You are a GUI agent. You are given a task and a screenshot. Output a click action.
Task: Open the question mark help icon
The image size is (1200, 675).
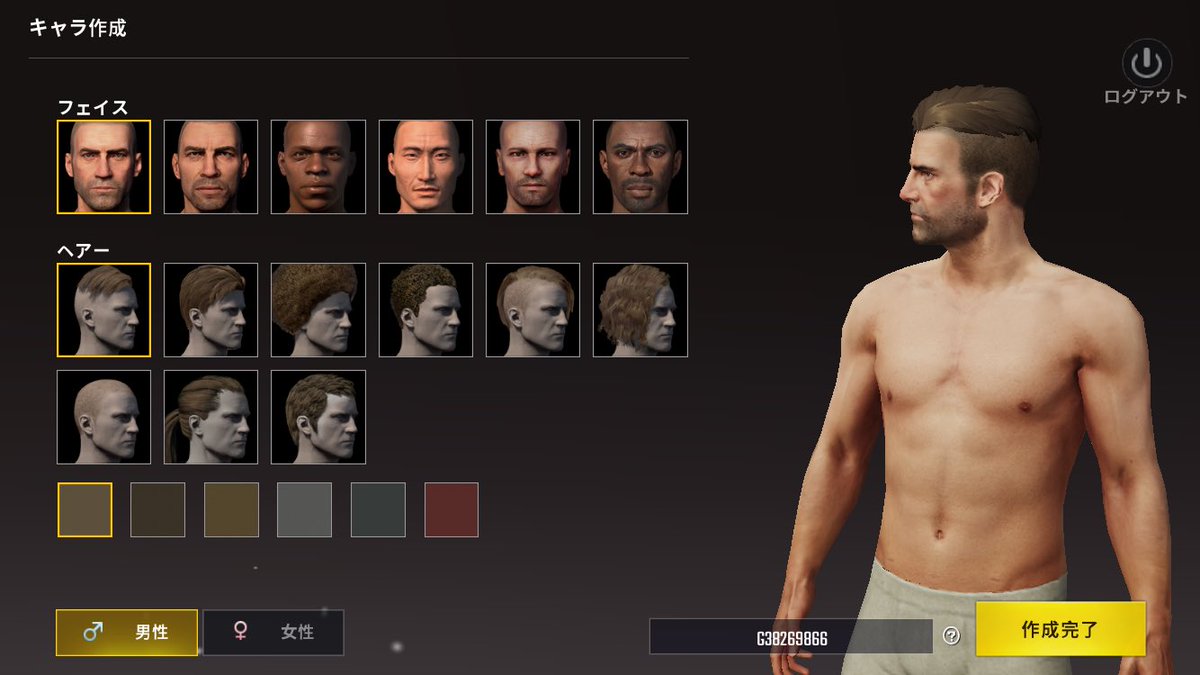(951, 636)
